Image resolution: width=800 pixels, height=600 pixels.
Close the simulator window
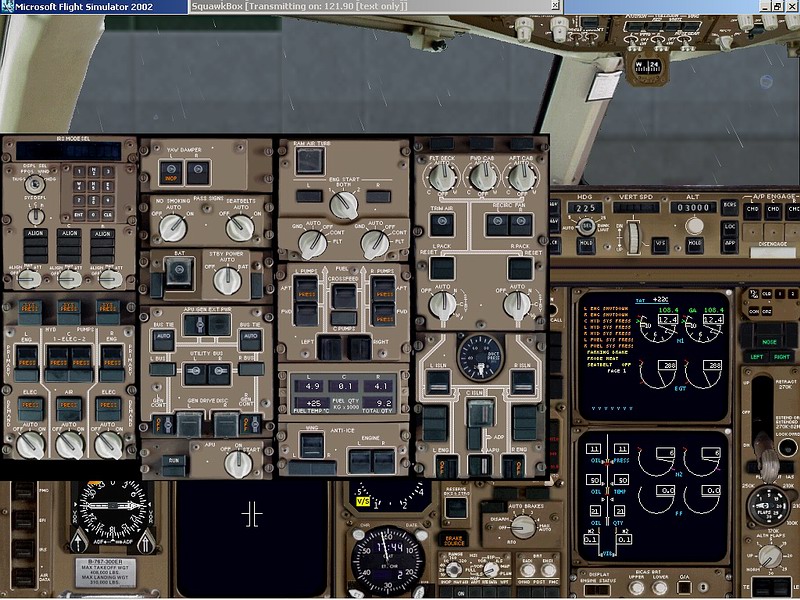coord(791,6)
